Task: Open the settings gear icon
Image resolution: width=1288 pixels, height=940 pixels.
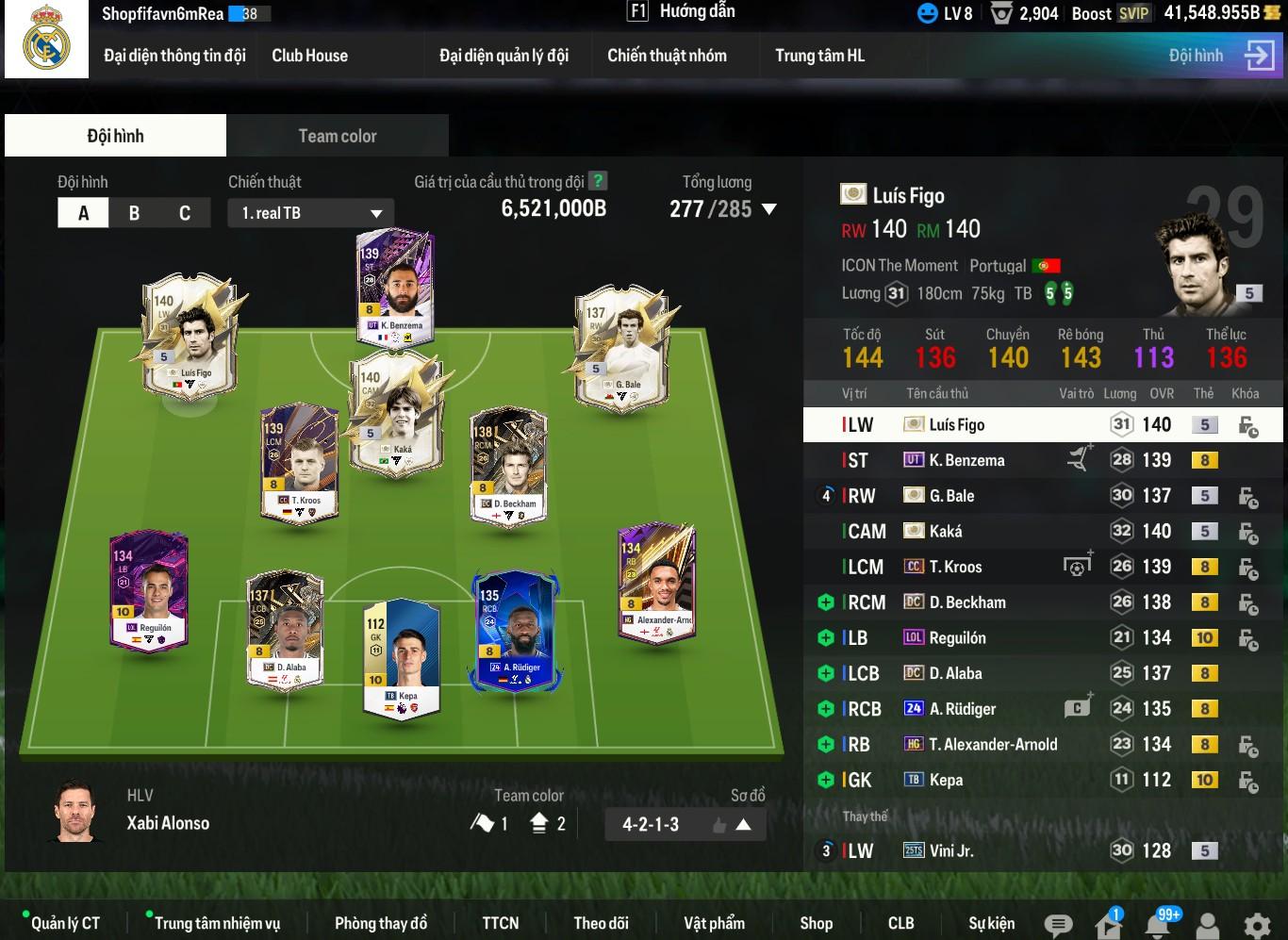Action: (x=1257, y=924)
